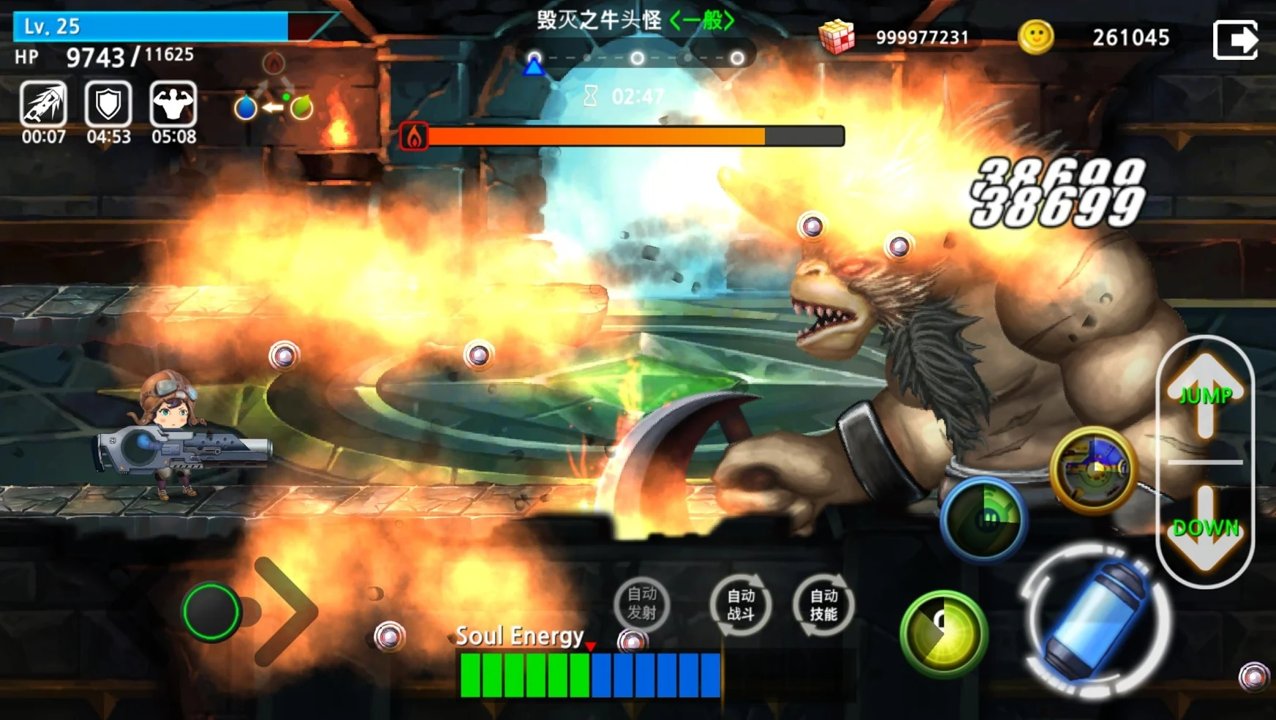
Task: Activate the green-ringed skill button
Action: pyautogui.click(x=943, y=634)
